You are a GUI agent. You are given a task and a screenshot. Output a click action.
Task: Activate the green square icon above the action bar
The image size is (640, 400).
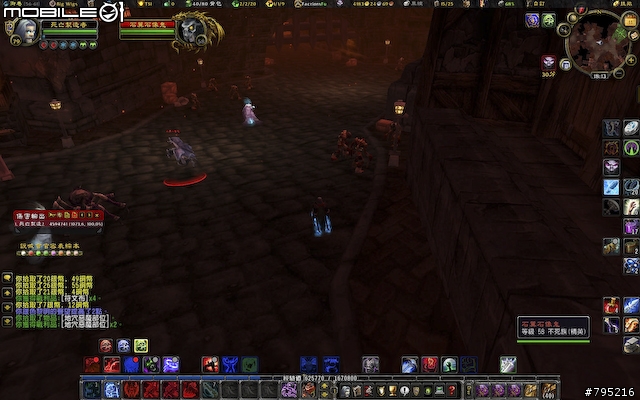tap(141, 346)
